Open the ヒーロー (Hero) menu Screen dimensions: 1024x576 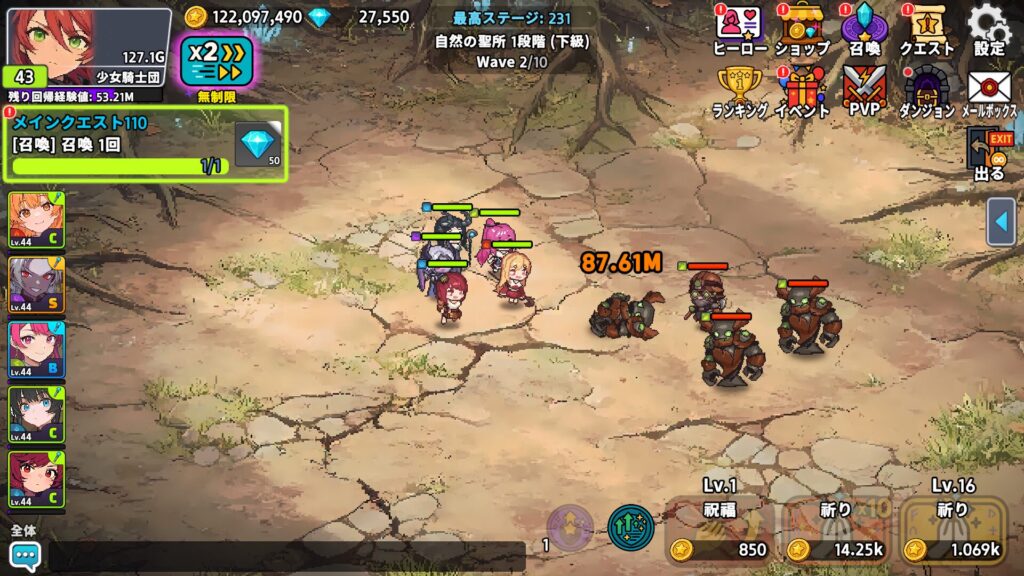pyautogui.click(x=740, y=28)
